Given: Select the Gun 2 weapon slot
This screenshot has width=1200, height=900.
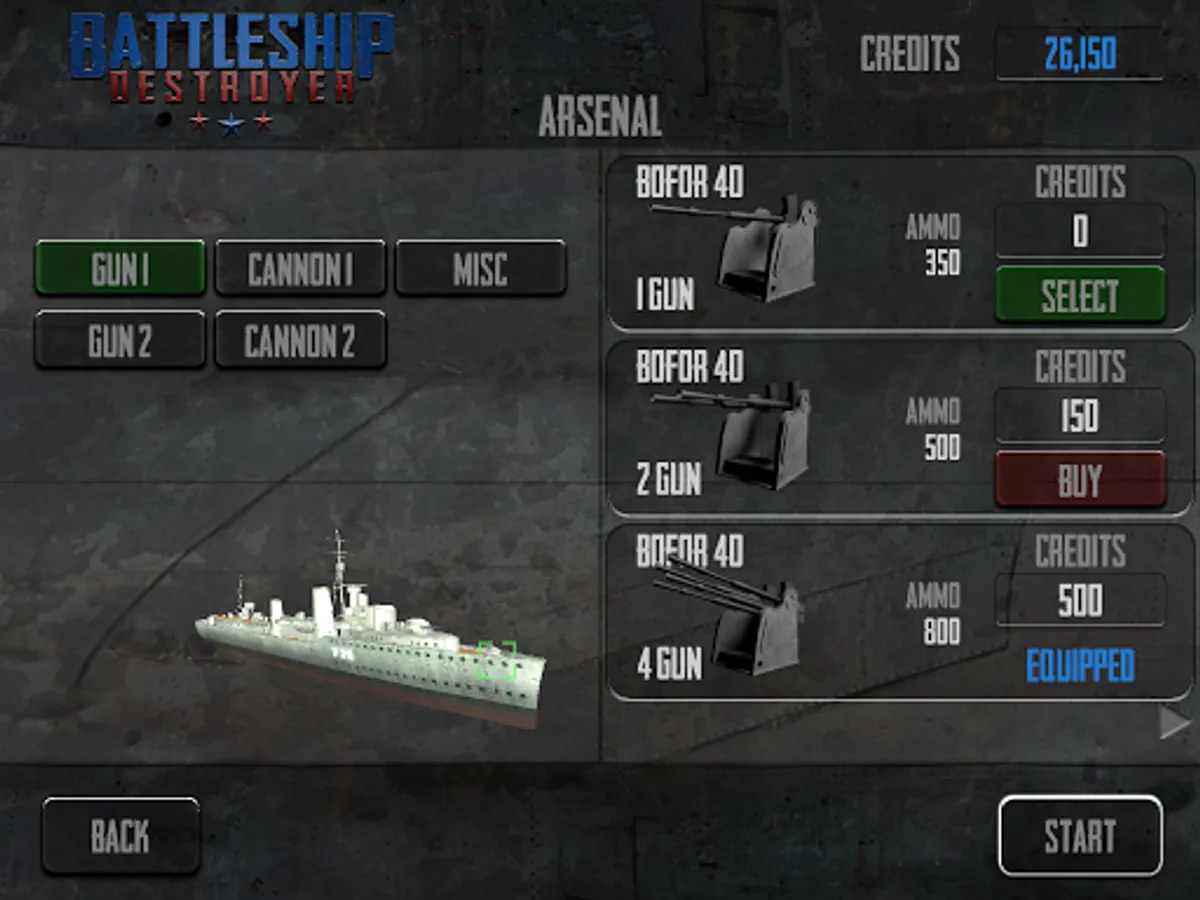Looking at the screenshot, I should tap(120, 340).
